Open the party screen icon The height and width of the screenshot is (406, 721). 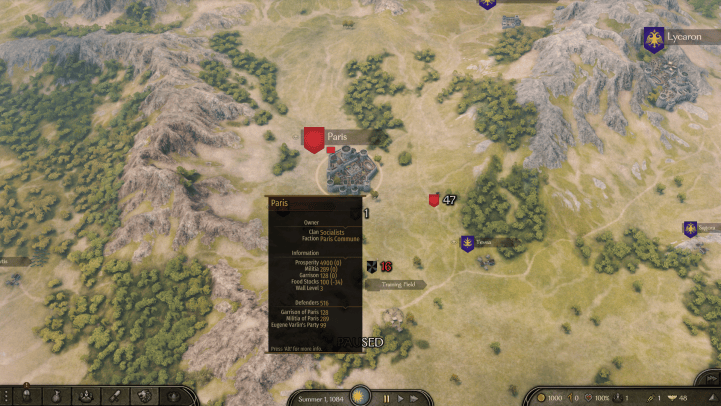pos(86,397)
